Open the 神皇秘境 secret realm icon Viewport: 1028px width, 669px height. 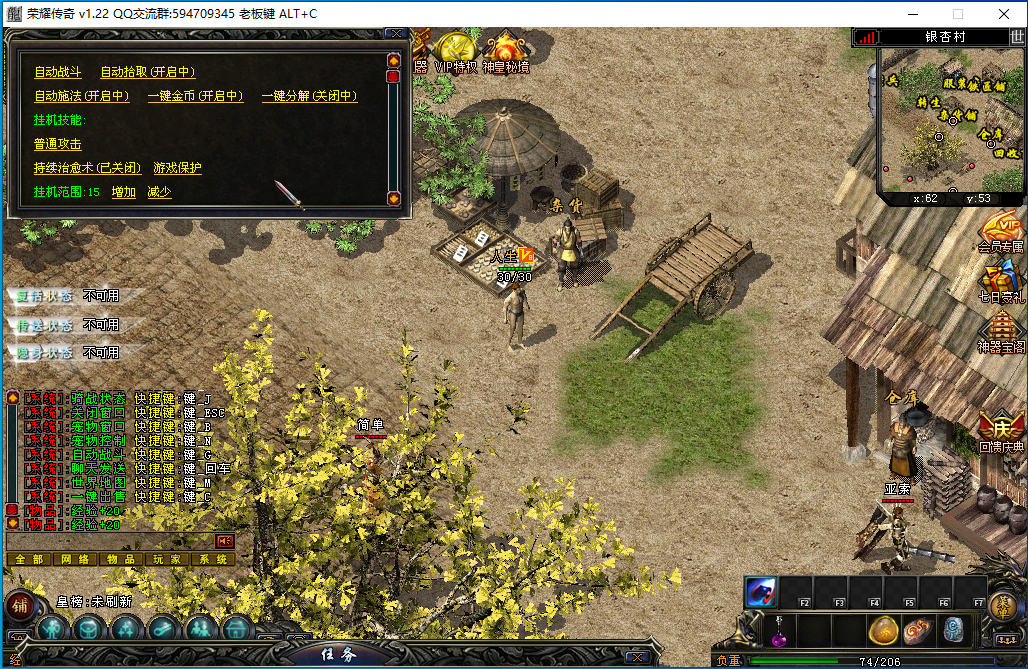point(506,52)
